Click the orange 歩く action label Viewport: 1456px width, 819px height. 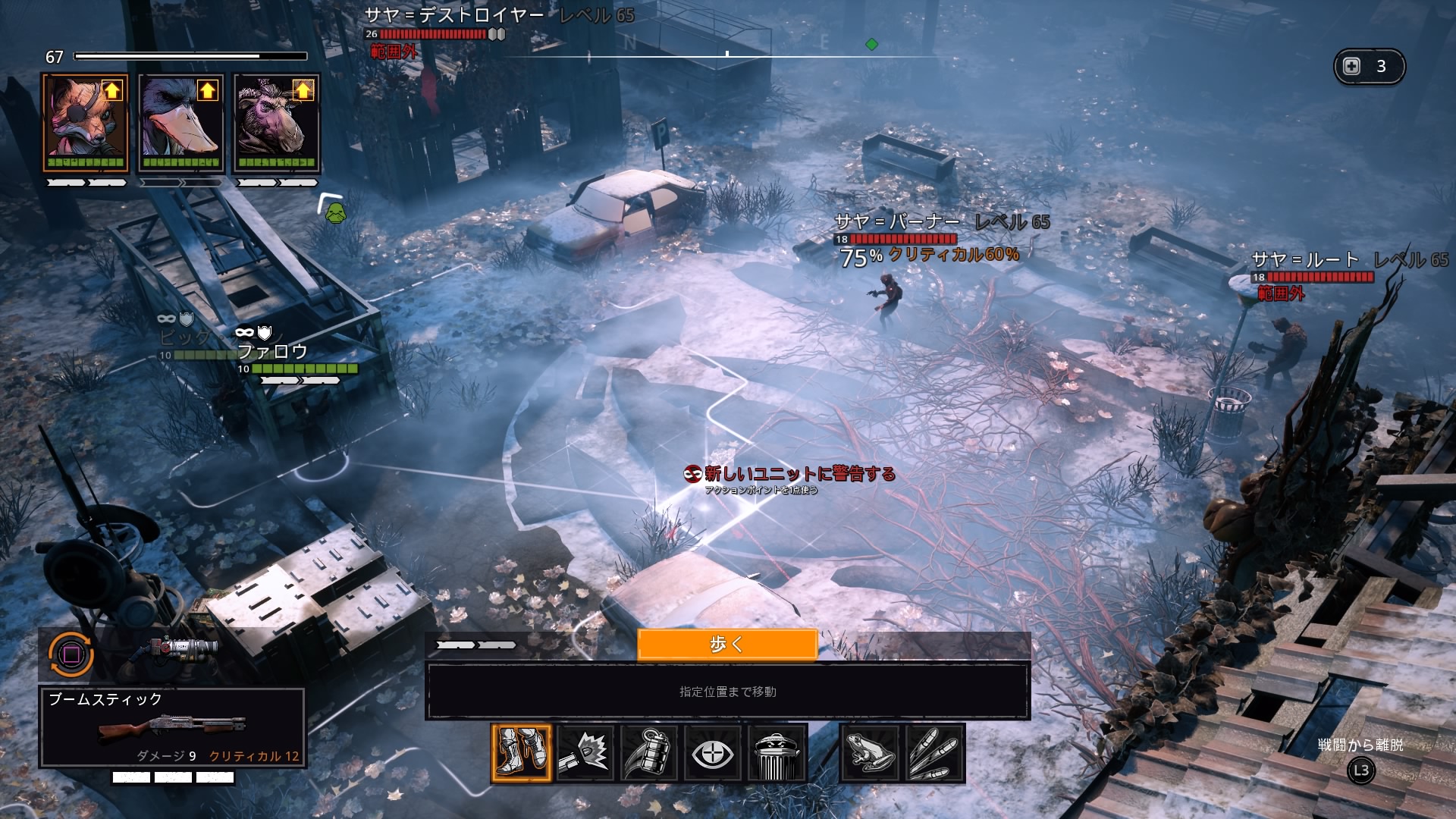(x=726, y=645)
